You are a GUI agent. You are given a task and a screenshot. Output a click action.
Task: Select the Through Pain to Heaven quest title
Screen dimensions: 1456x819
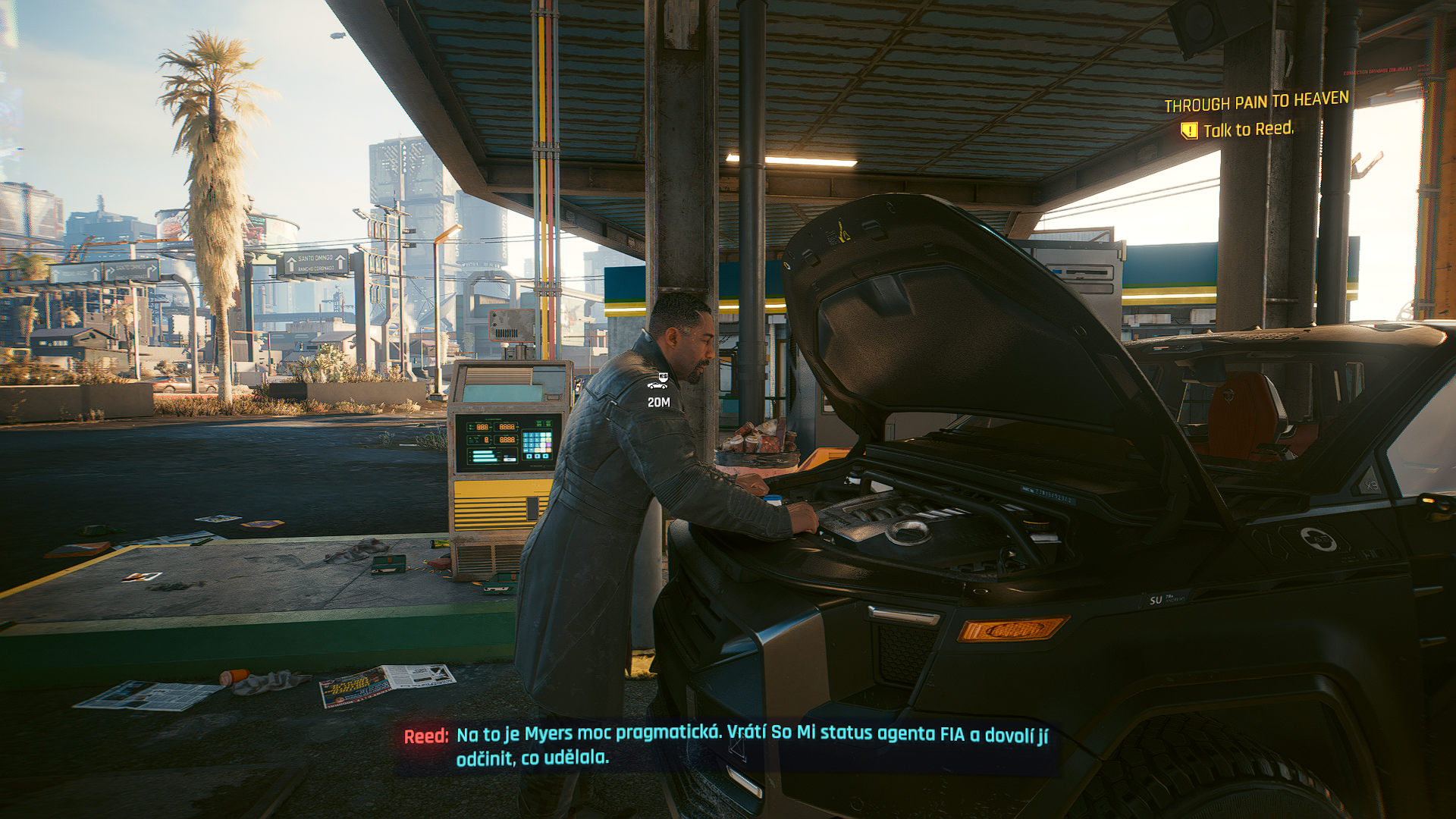(1256, 102)
